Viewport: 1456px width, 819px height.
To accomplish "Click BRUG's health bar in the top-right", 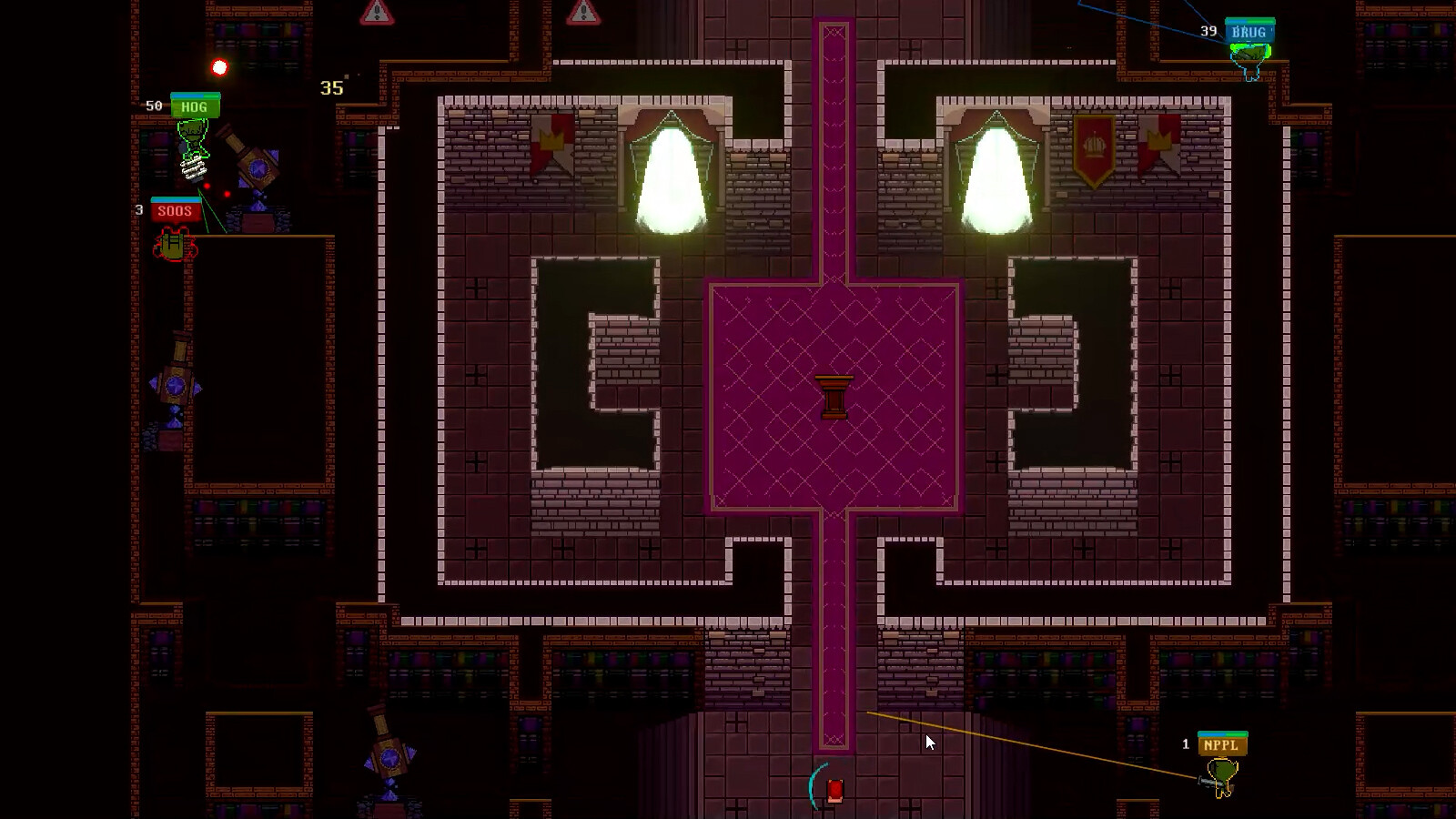I will (1250, 20).
